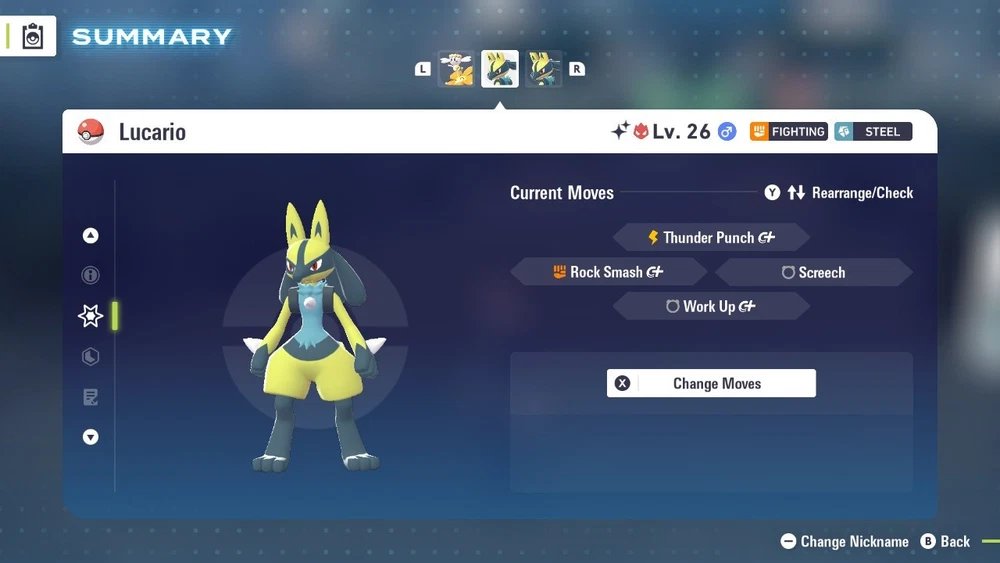This screenshot has width=1000, height=563.
Task: Click the up arrow page button
Action: tap(91, 236)
